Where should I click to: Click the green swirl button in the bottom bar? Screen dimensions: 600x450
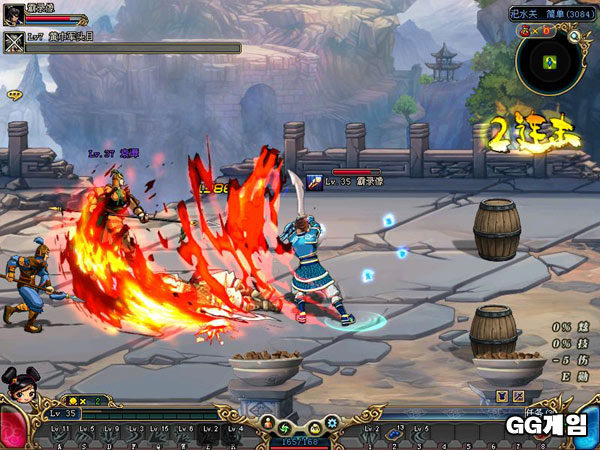tap(285, 427)
